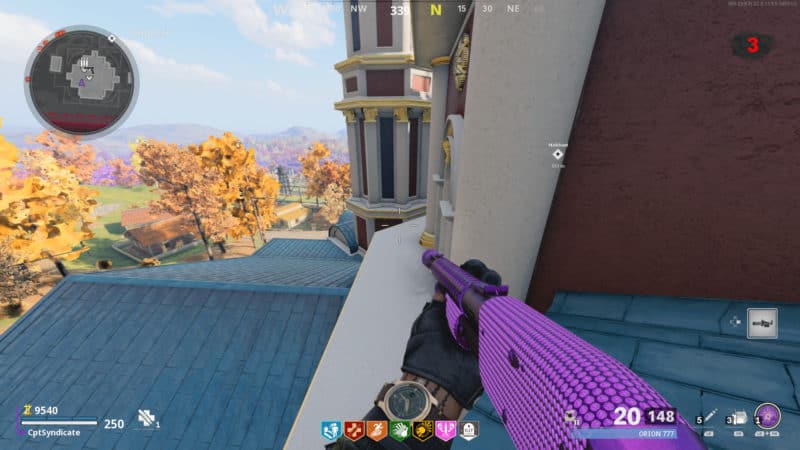Select the pink perk icon

pos(445,431)
